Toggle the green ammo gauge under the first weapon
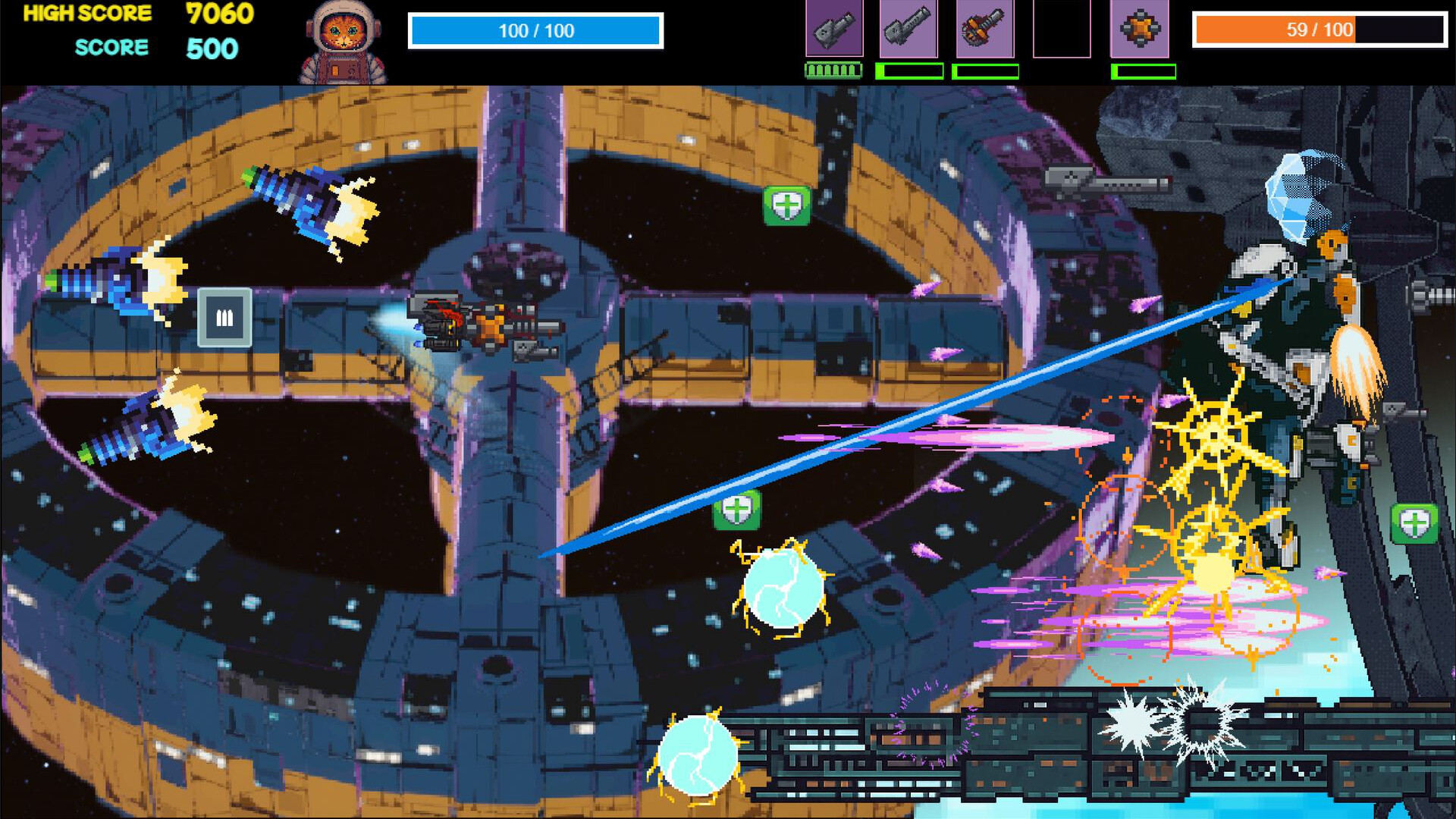This screenshot has height=819, width=1456. [832, 71]
